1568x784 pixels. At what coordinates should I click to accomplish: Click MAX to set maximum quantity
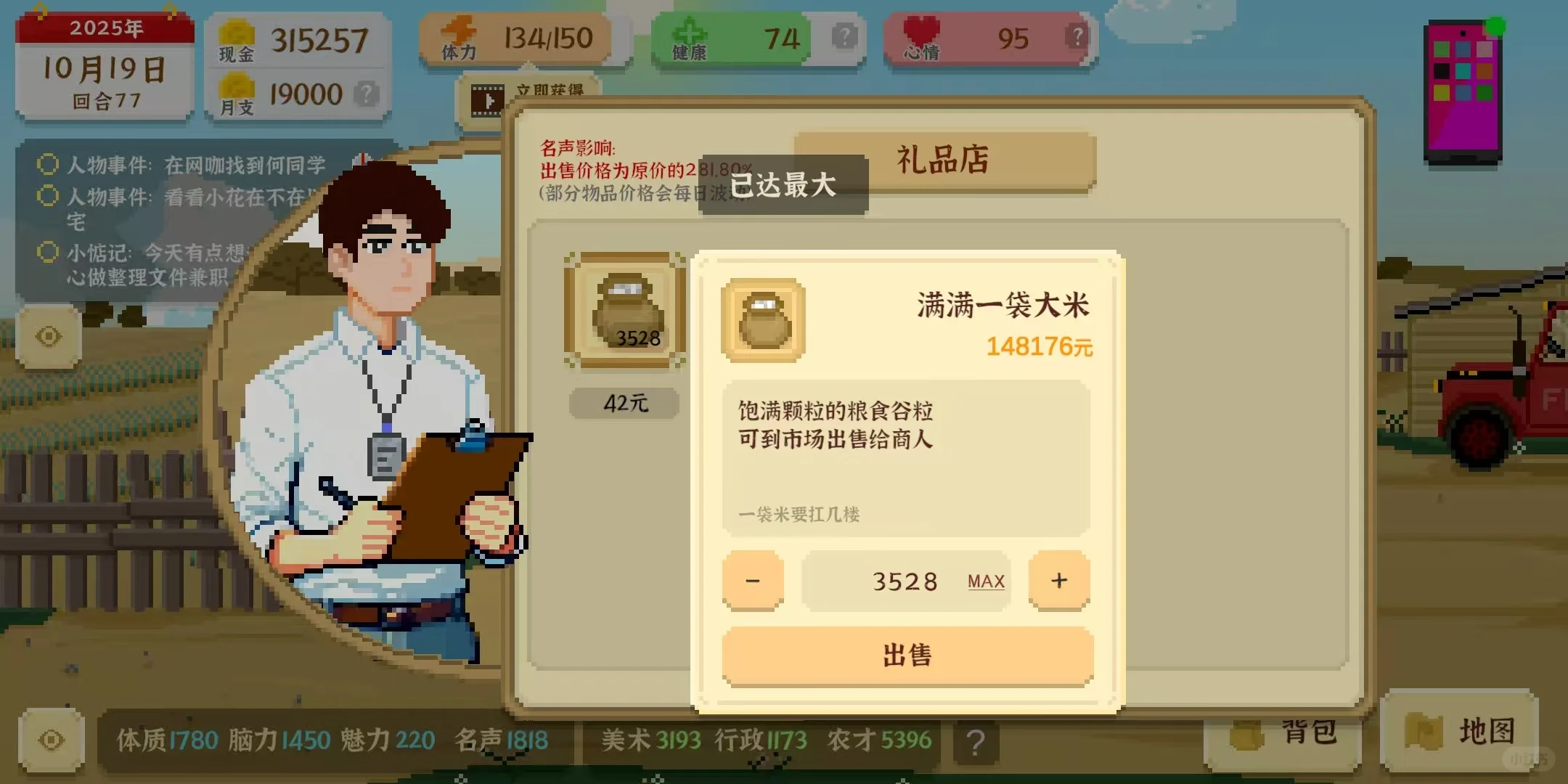(x=984, y=581)
